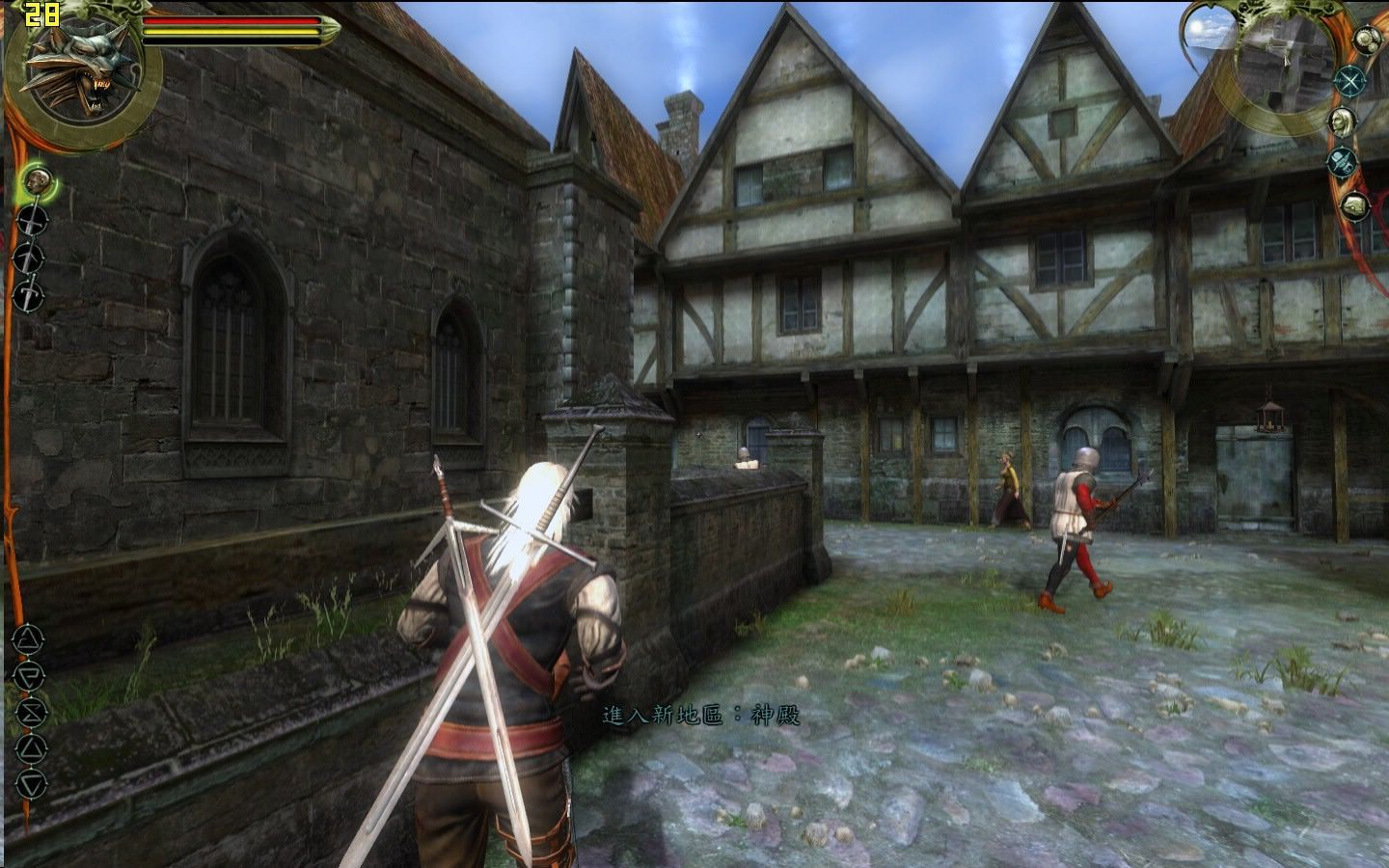Click the teal crossed swords icon

[x=1350, y=81]
